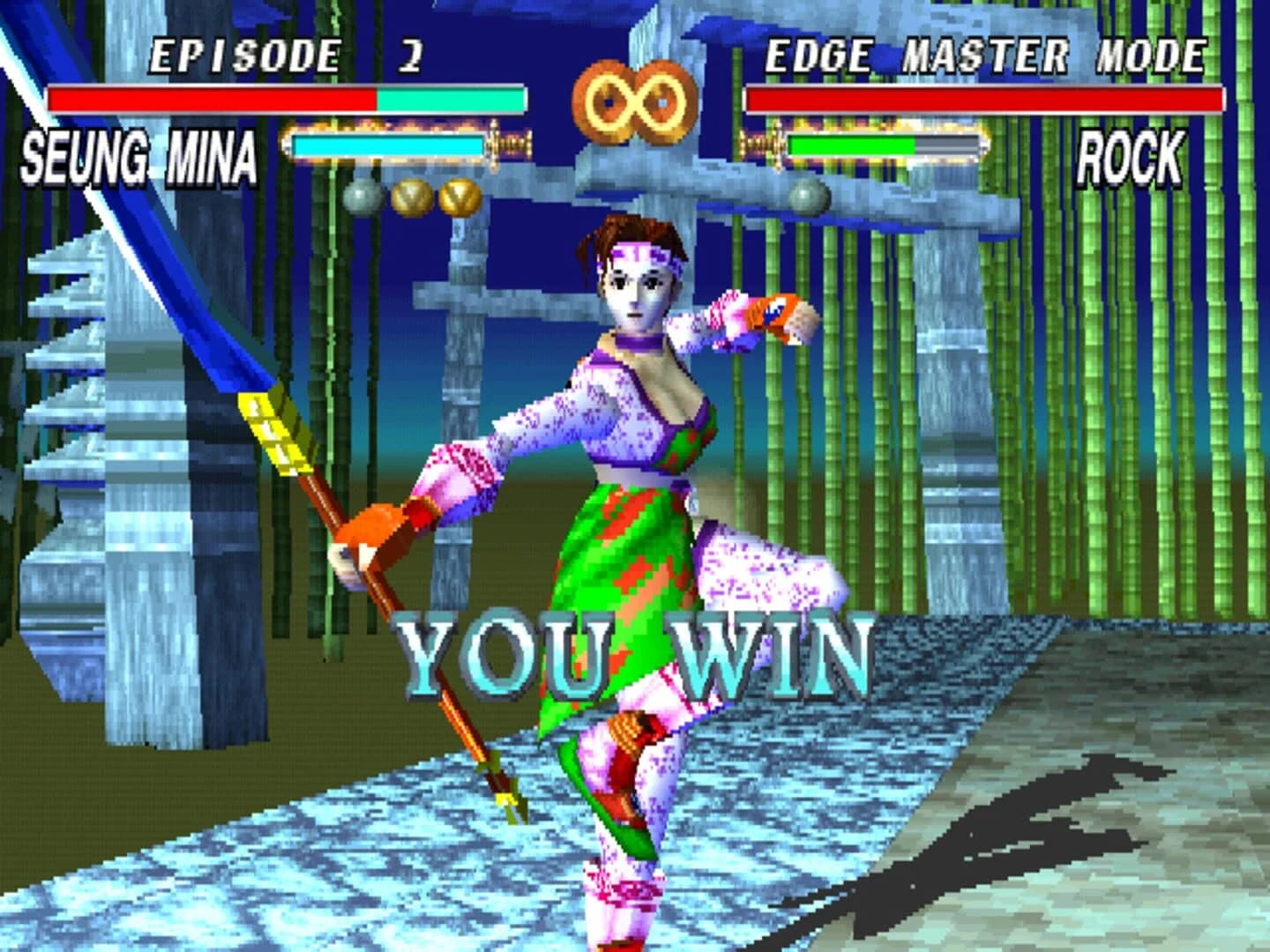Select the SEUNG MINA name label
Image resolution: width=1270 pixels, height=952 pixels.
(137, 157)
